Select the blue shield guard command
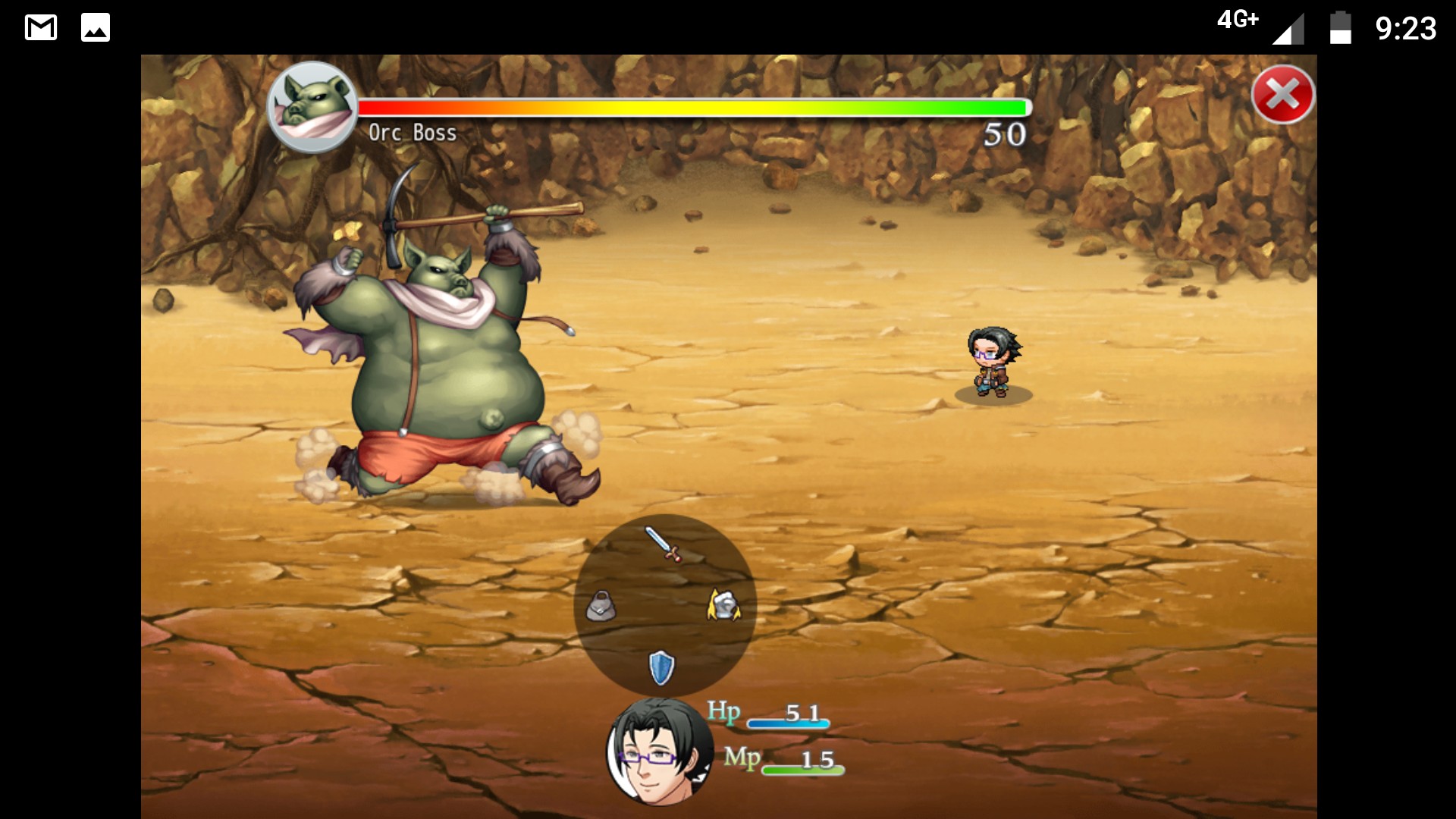 coord(661,667)
